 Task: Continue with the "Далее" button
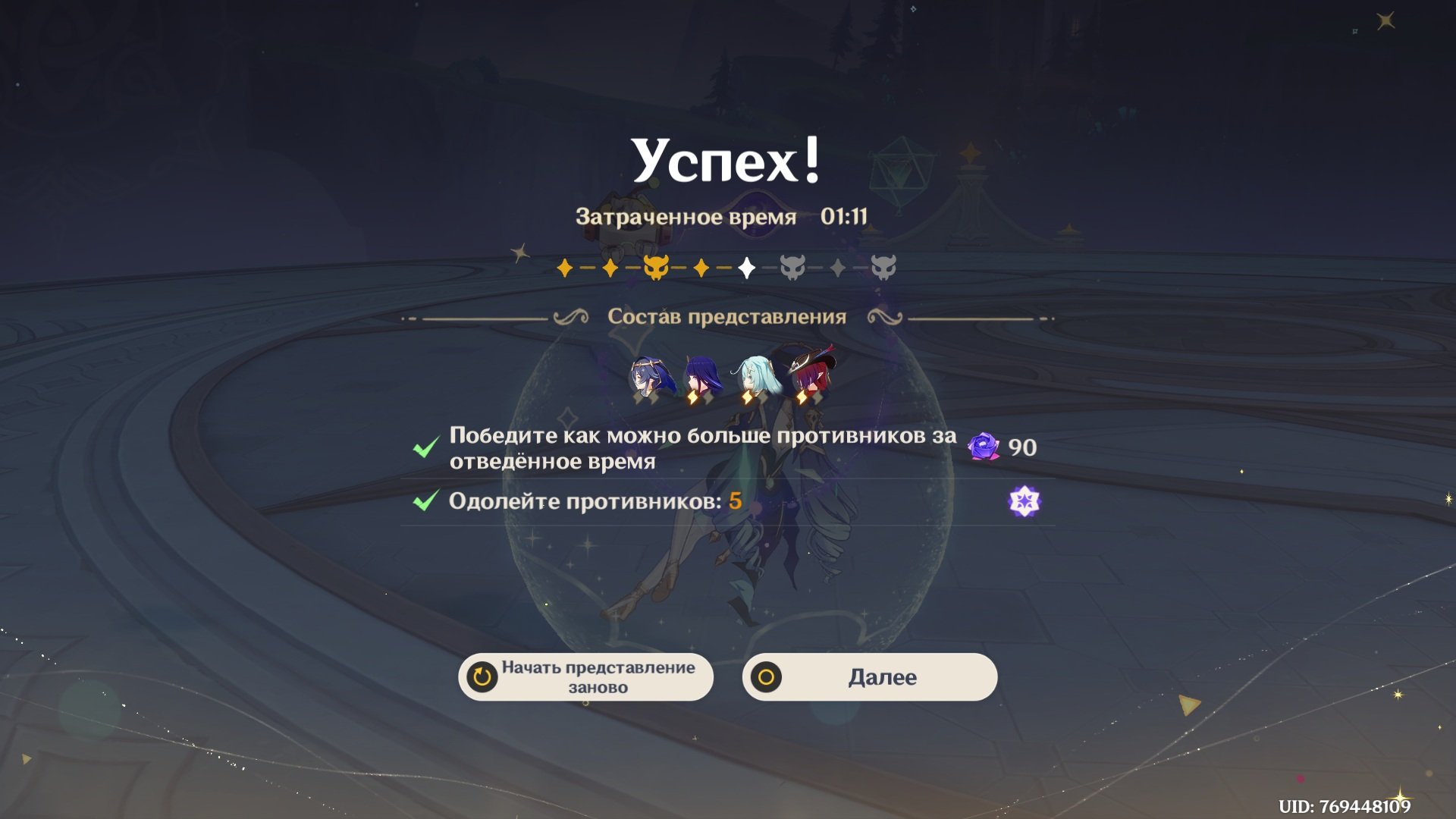tap(869, 677)
